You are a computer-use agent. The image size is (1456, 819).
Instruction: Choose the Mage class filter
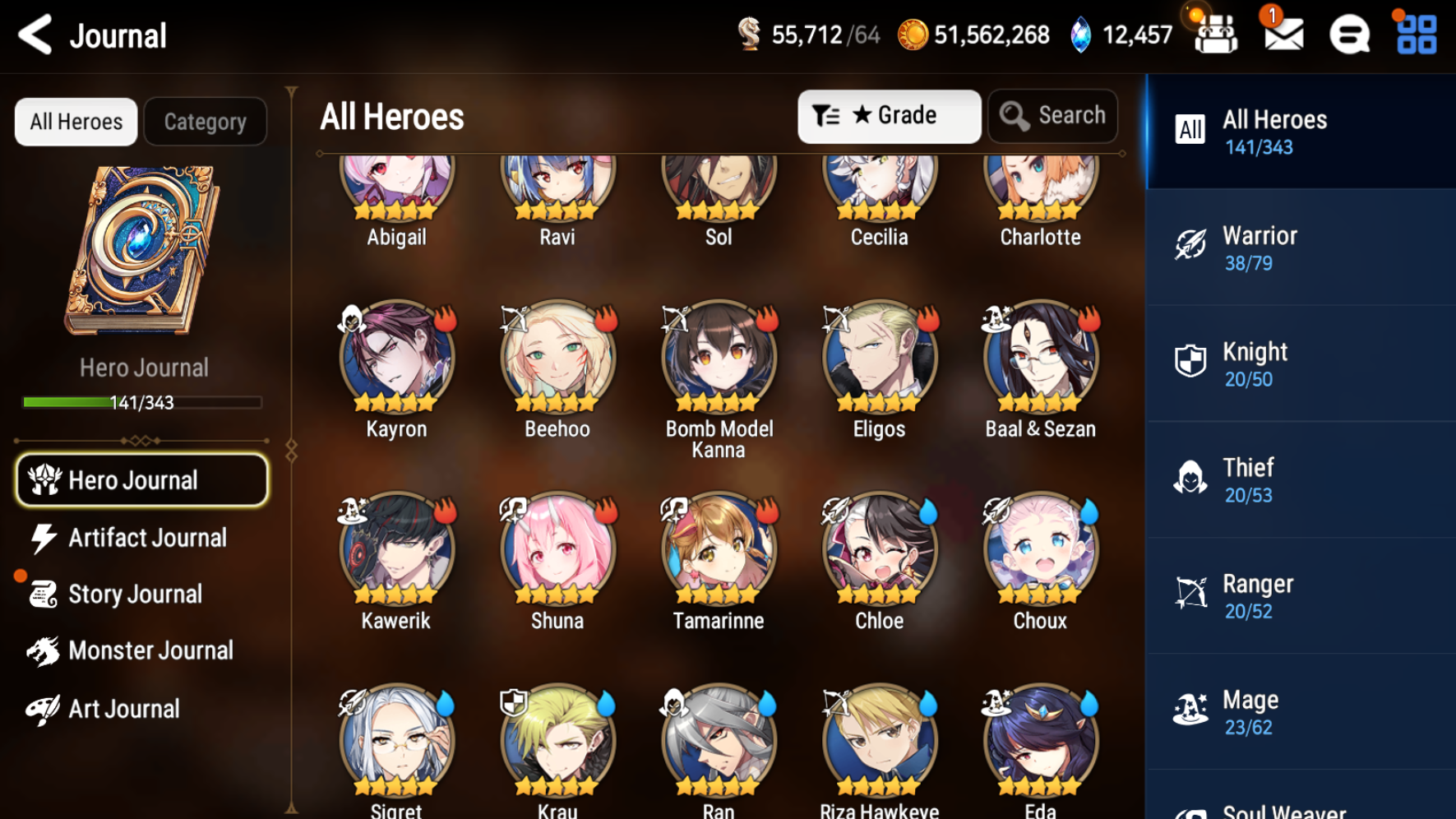pos(1300,711)
